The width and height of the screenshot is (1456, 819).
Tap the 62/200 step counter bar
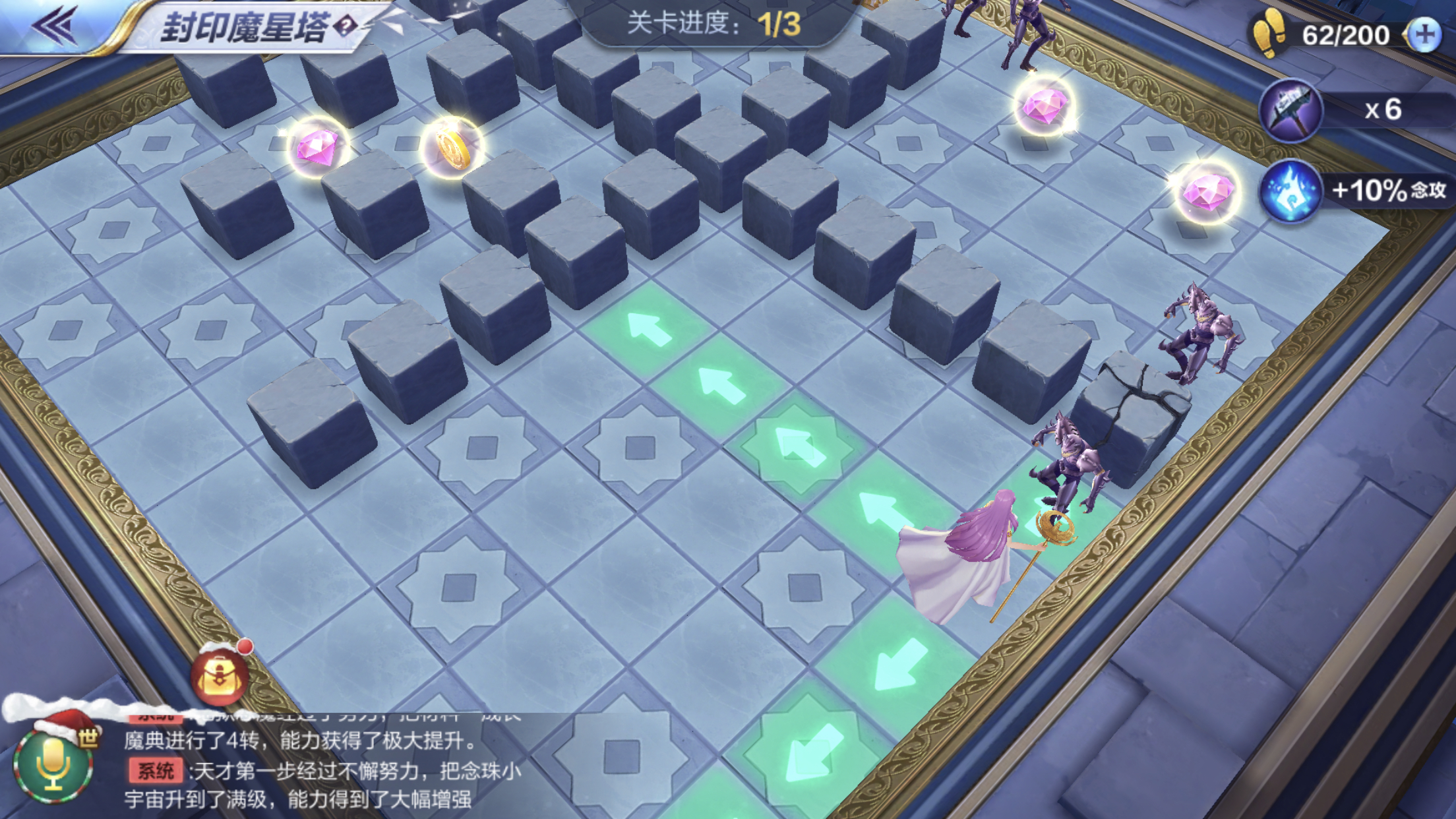(1347, 34)
